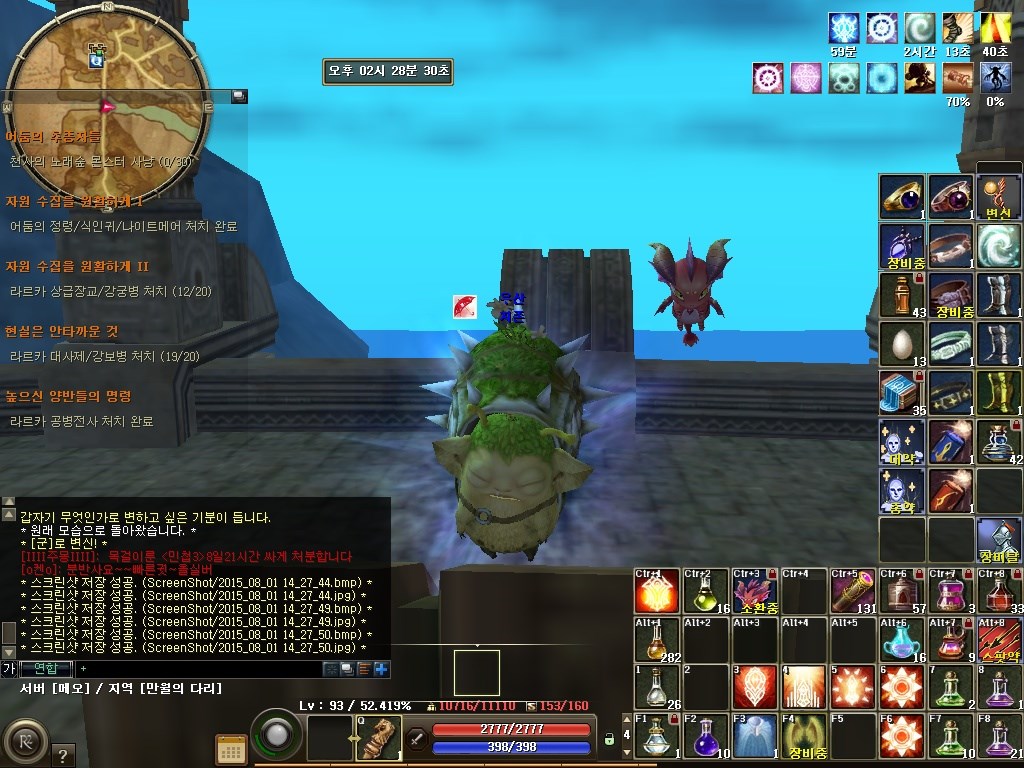Image resolution: width=1024 pixels, height=768 pixels.
Task: Click the 장비틀 knight helmet icon
Action: coord(999,540)
